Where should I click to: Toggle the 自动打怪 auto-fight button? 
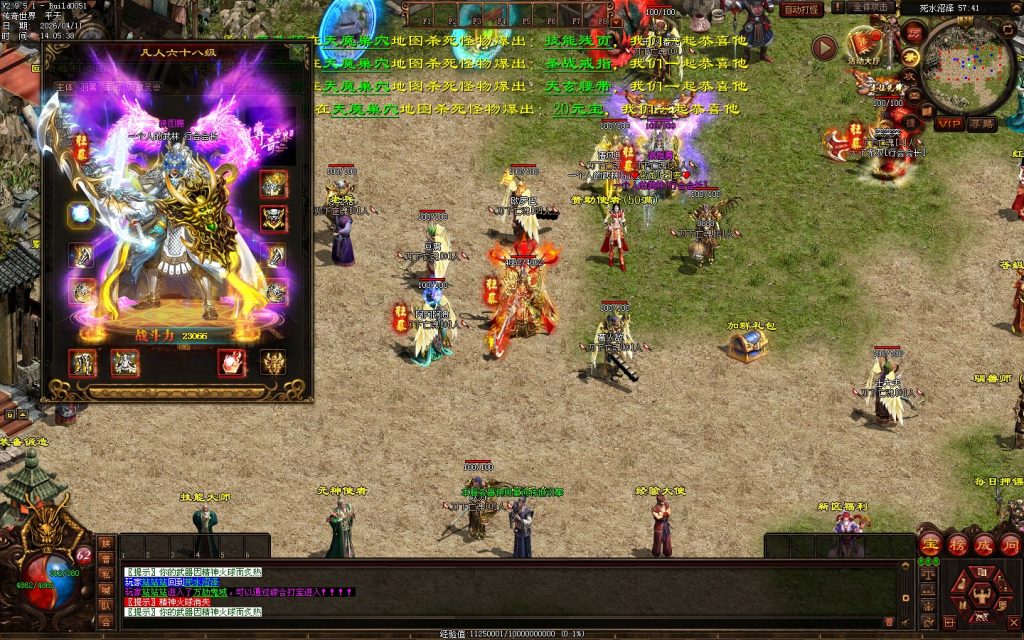(801, 9)
